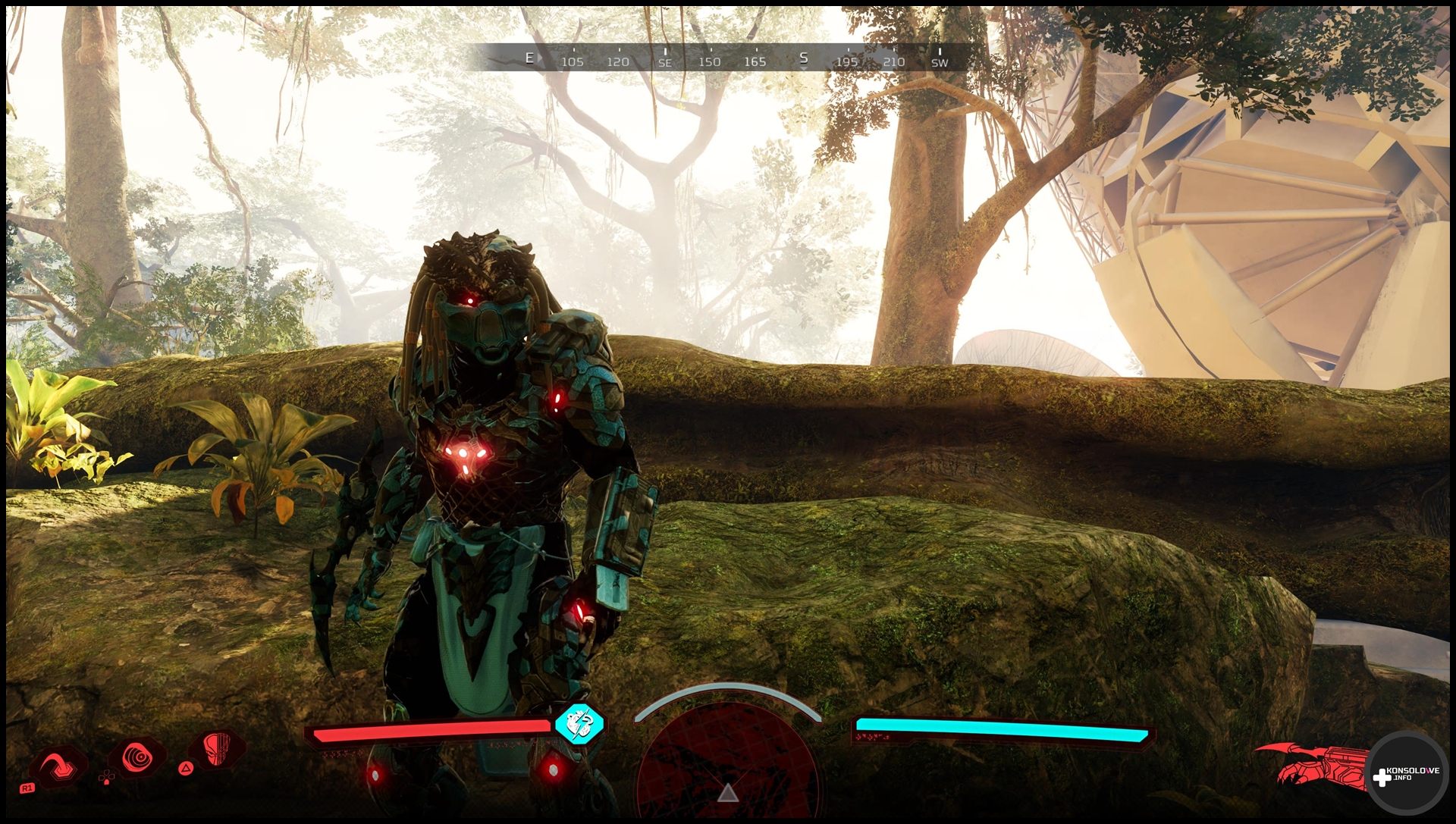
Task: Activate the leap ability icon
Action: tap(58, 767)
